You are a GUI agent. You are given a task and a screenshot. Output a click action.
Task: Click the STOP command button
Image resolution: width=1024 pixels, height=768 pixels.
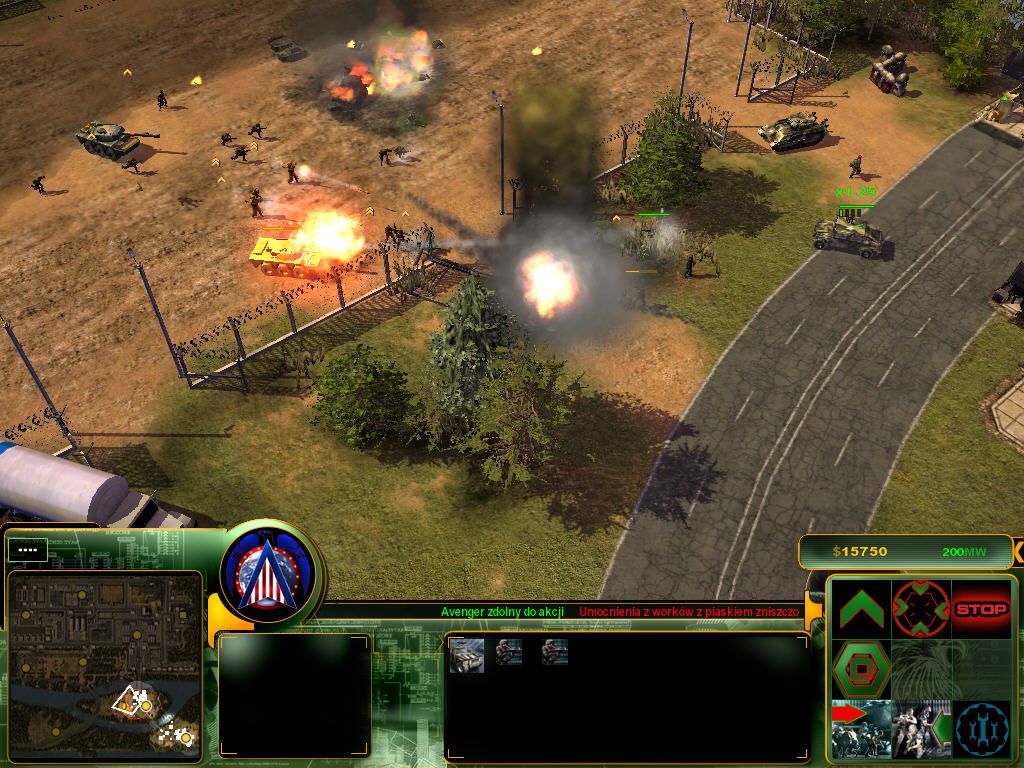click(981, 609)
